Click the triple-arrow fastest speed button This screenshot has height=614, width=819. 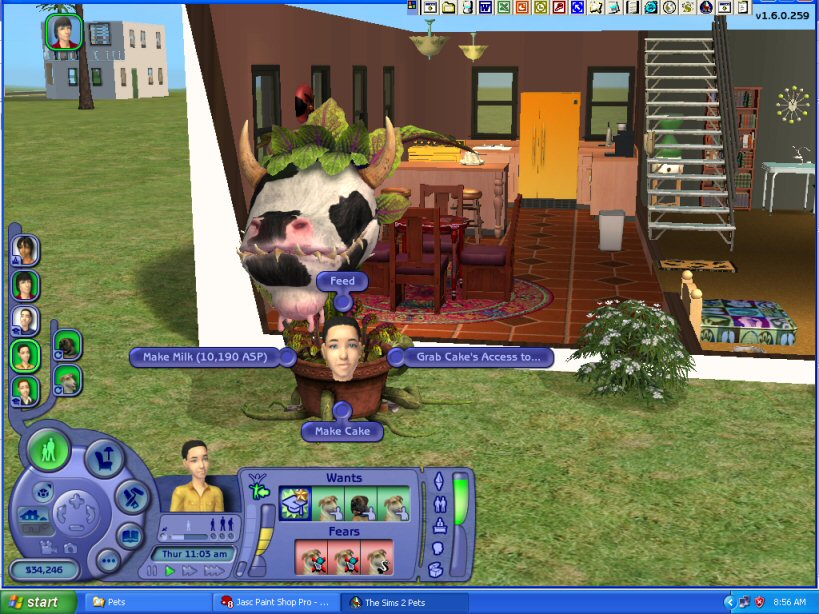(x=213, y=571)
